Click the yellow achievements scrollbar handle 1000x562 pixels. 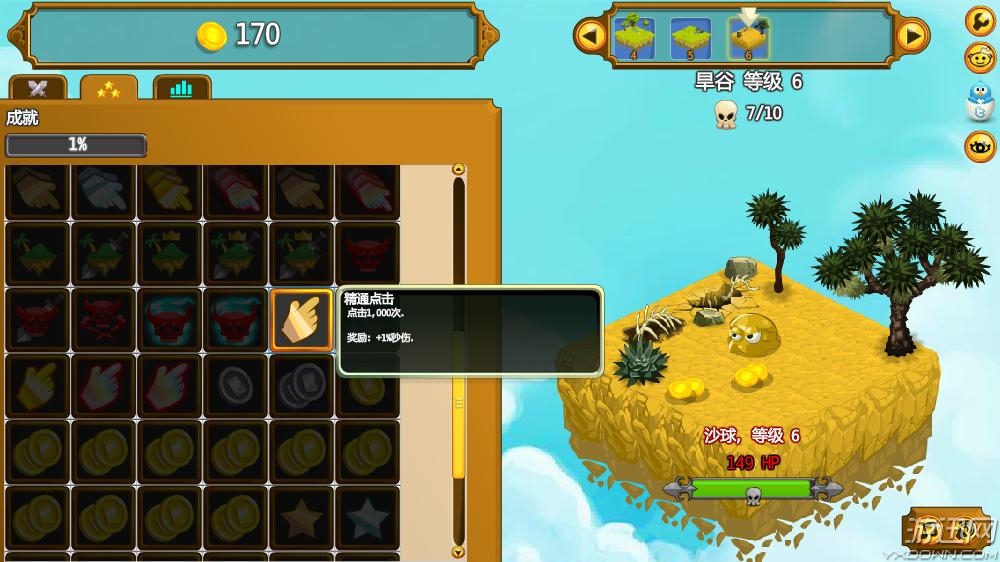(459, 405)
